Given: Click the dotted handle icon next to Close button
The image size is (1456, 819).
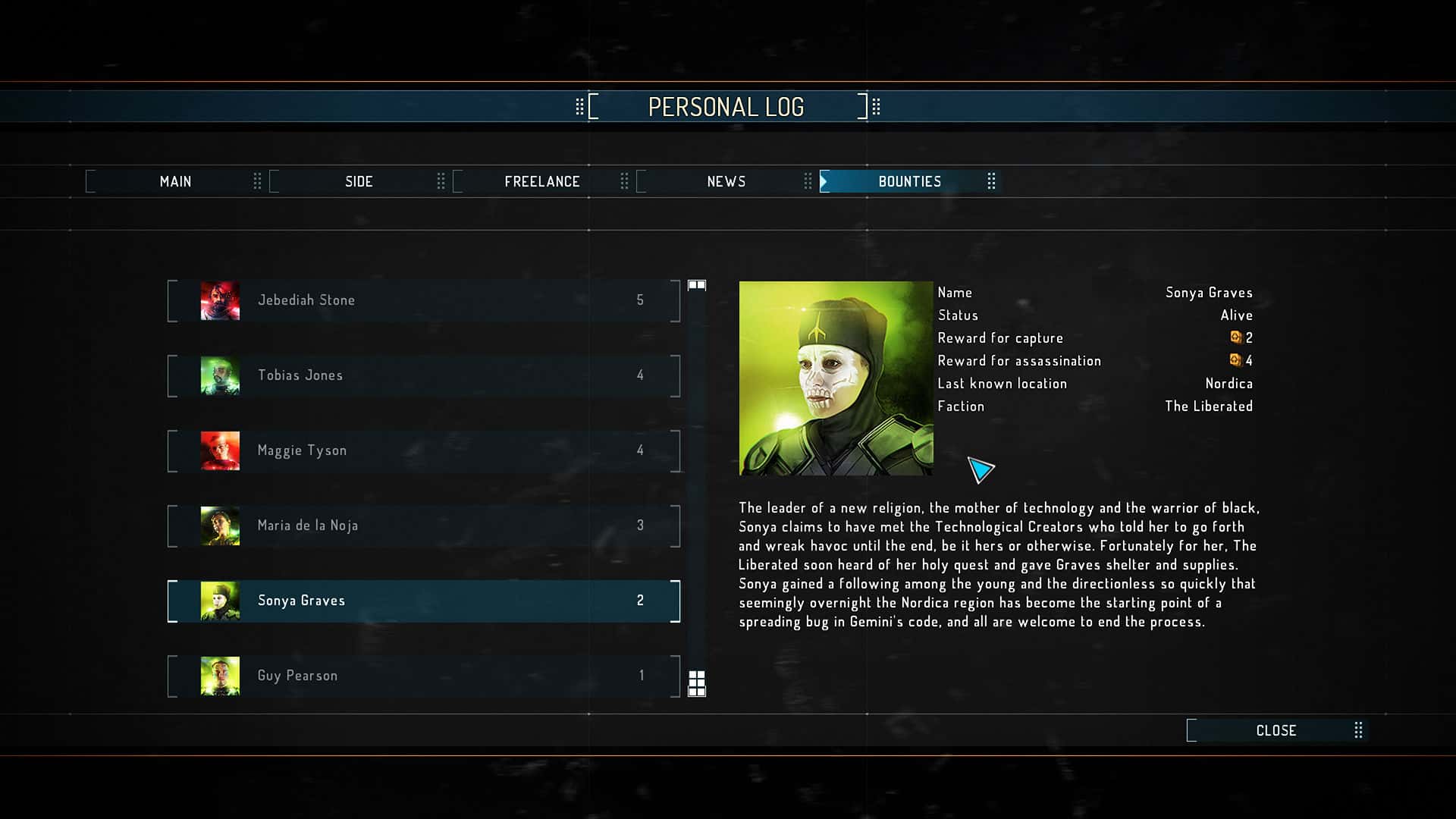Looking at the screenshot, I should click(1359, 730).
